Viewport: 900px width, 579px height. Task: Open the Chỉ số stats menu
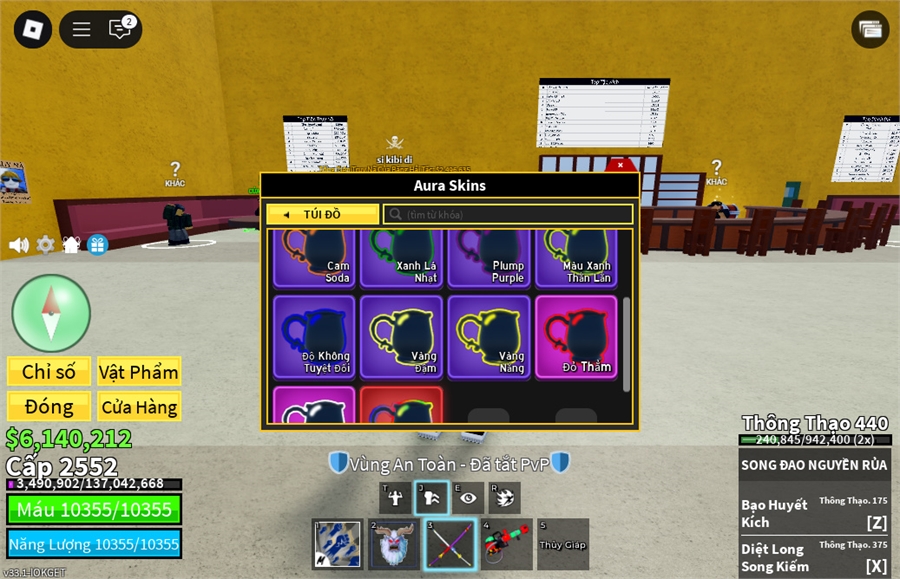tap(49, 372)
